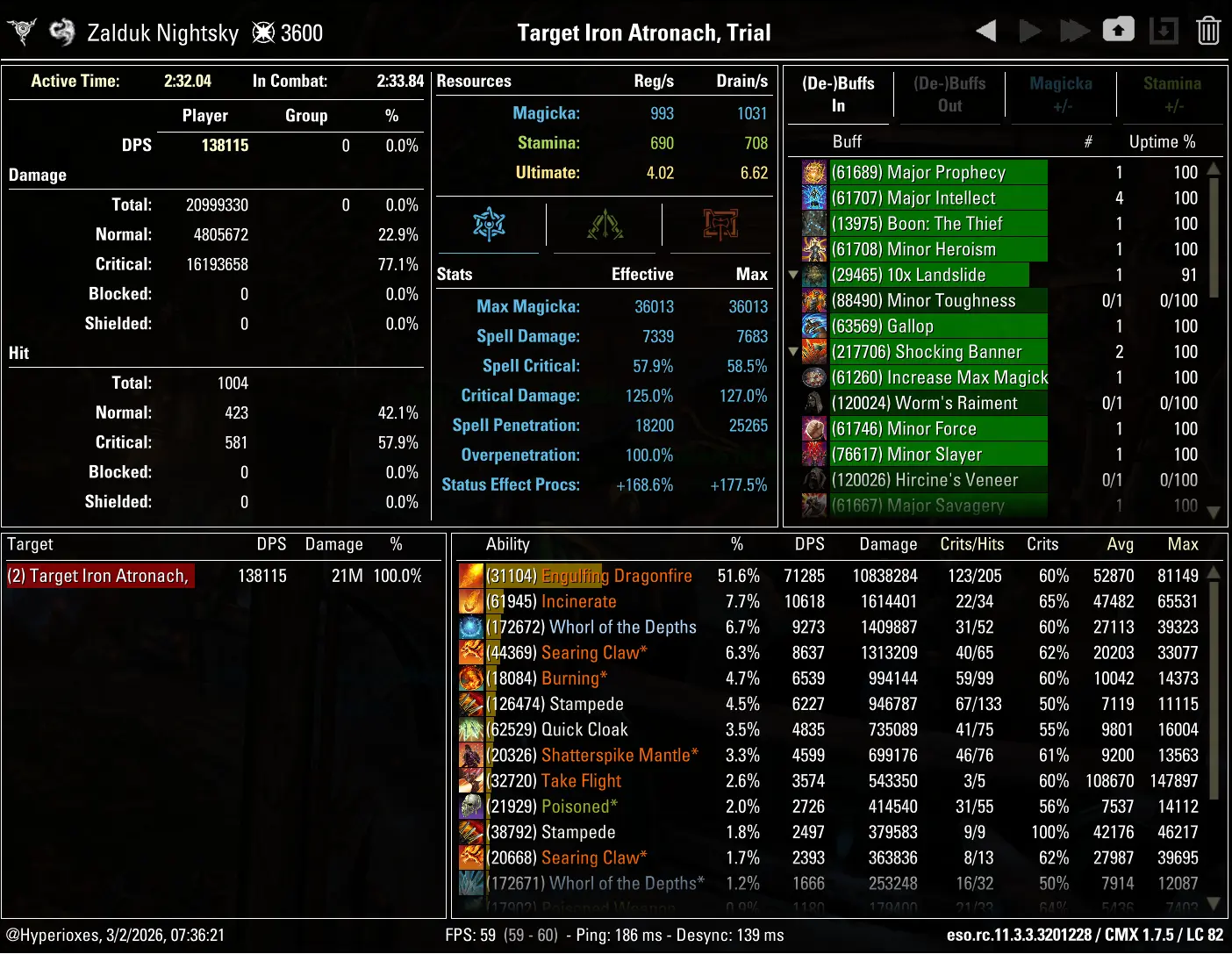1232x954 pixels.
Task: Select the red Weapon damage stats icon
Action: (x=719, y=226)
